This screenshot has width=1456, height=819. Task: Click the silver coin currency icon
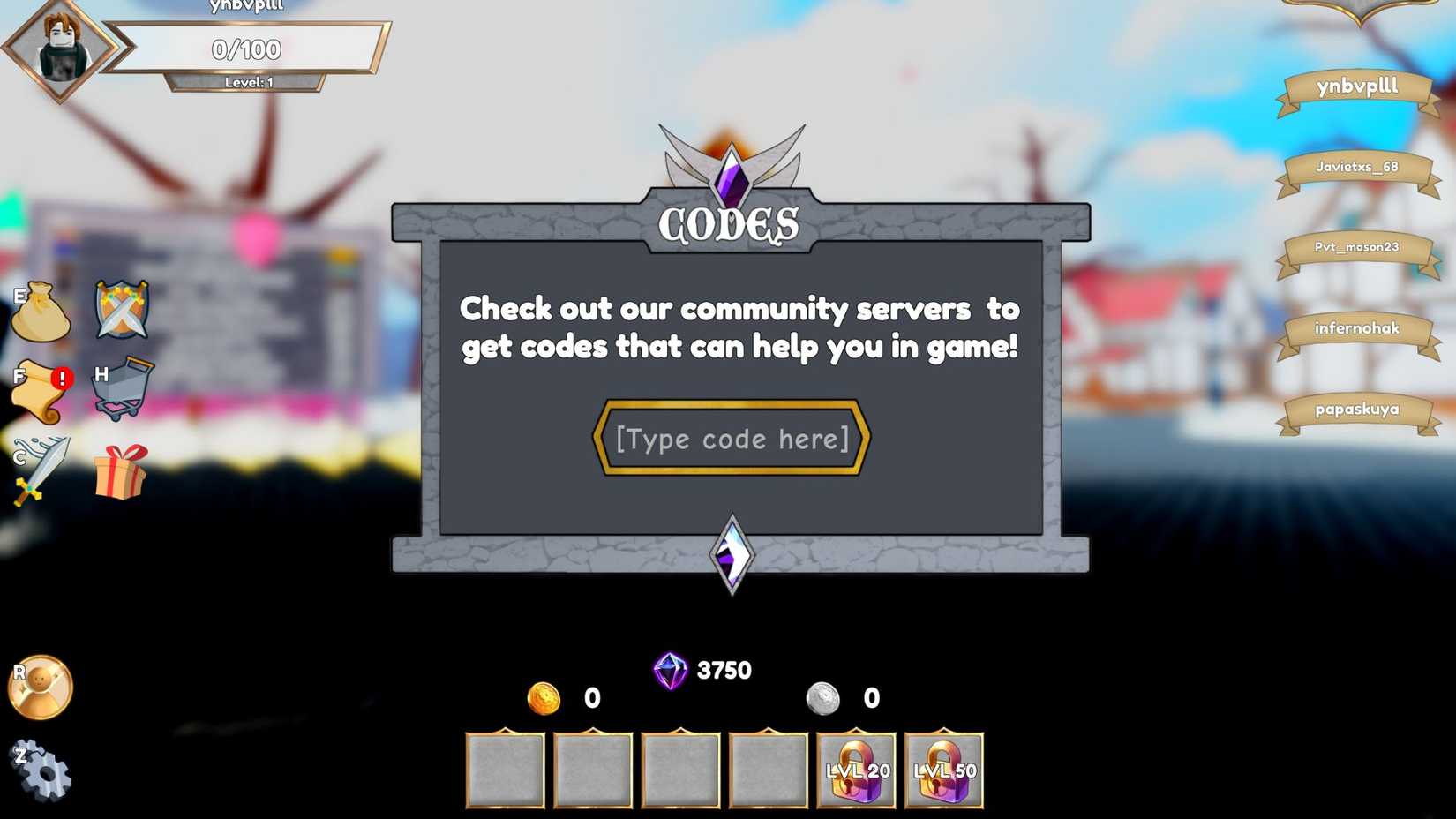(823, 698)
